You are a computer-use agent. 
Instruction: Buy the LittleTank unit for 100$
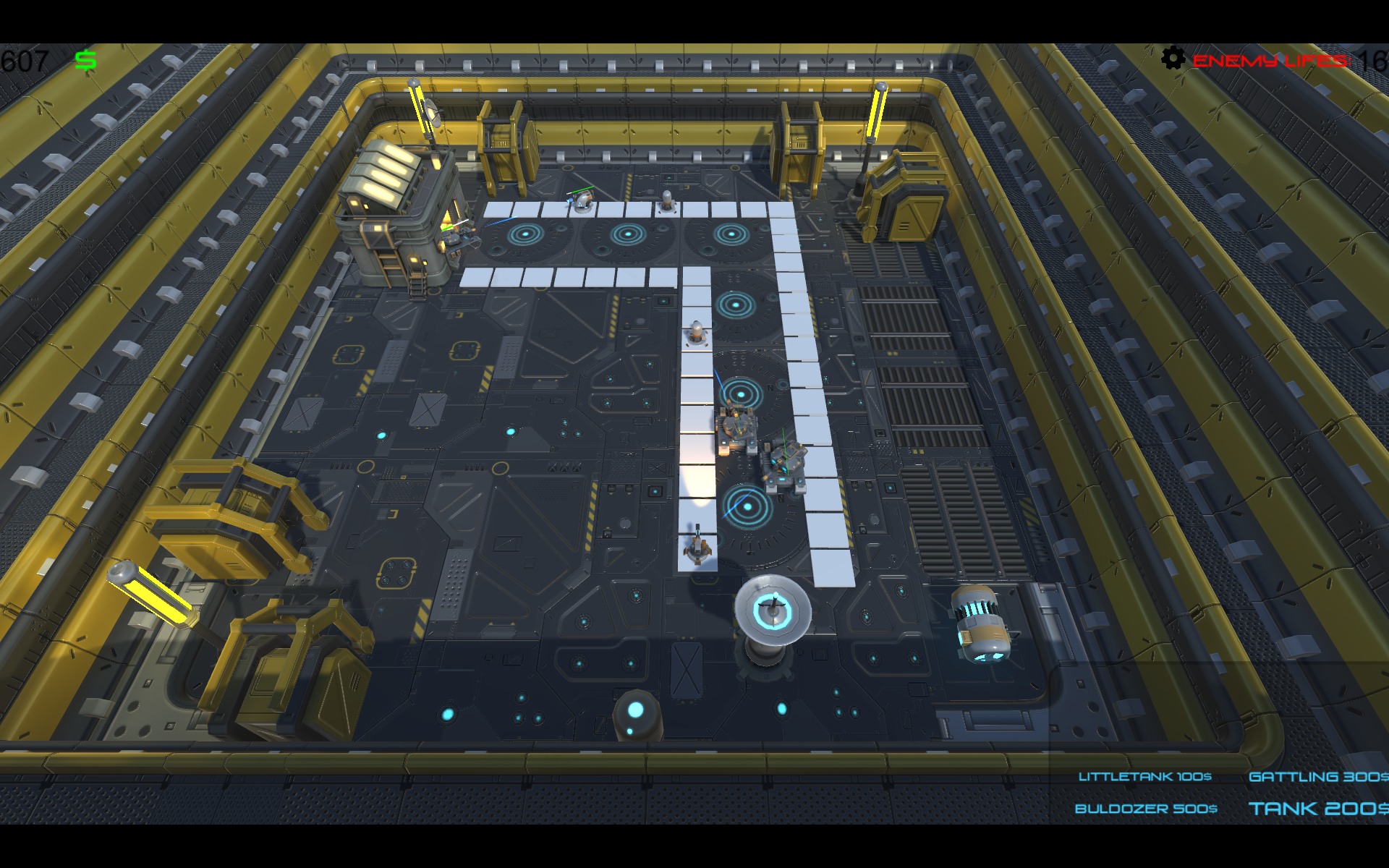click(x=1144, y=776)
